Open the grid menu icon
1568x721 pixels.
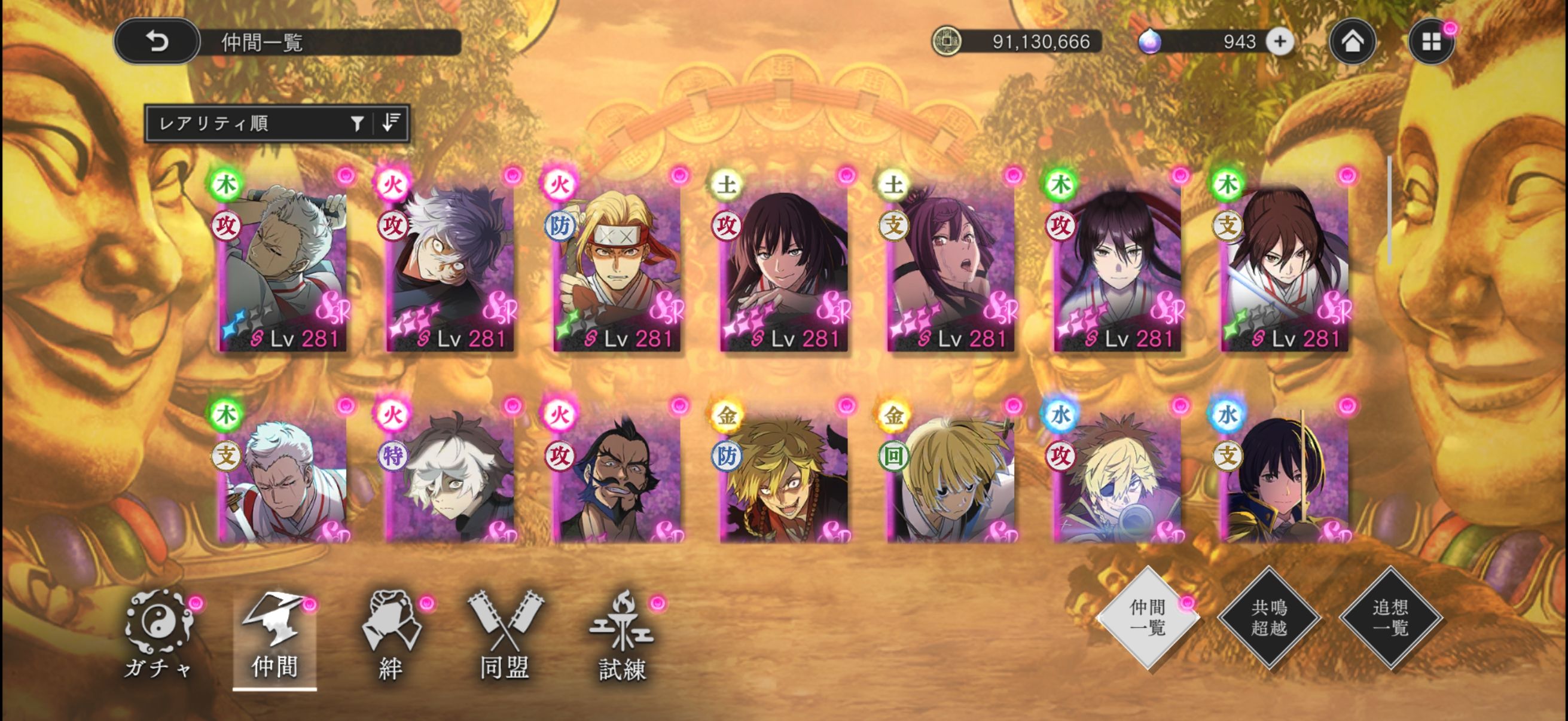(1431, 41)
